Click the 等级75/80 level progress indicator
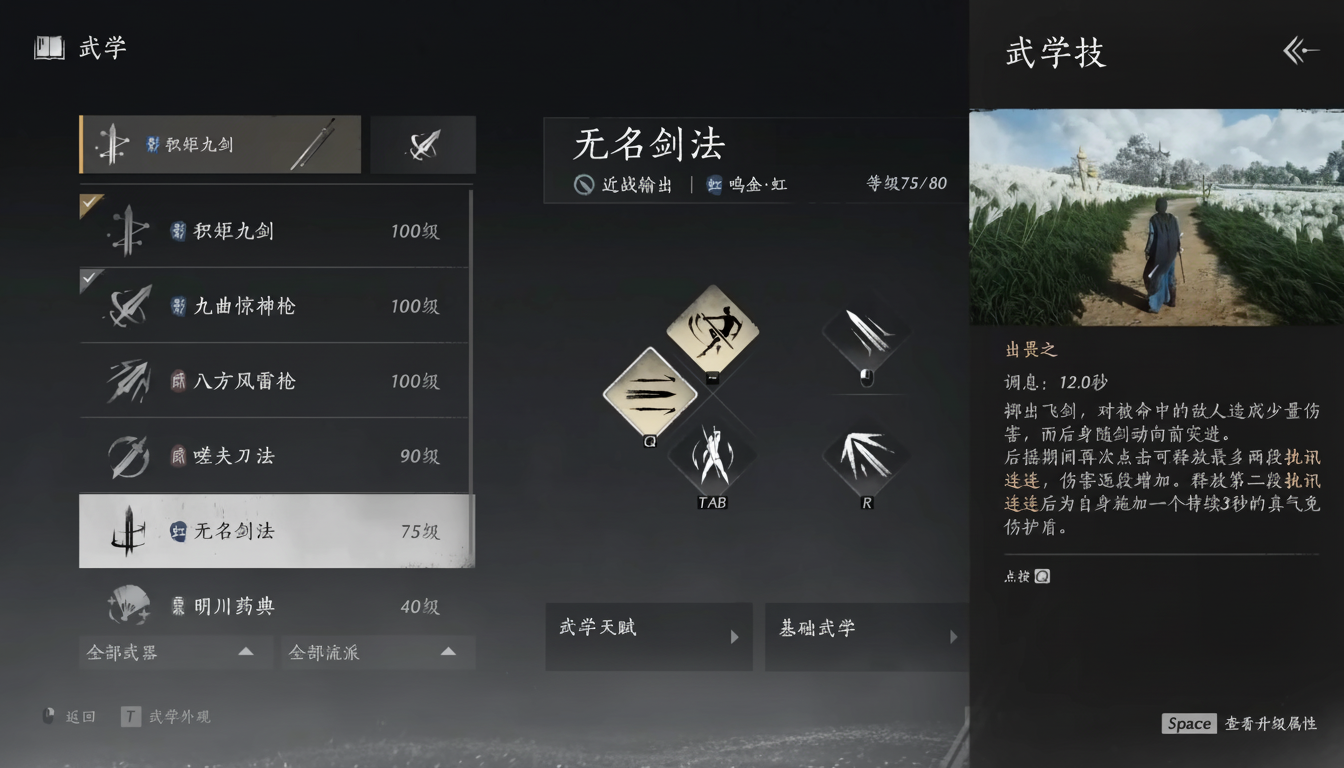This screenshot has height=768, width=1344. coord(905,183)
